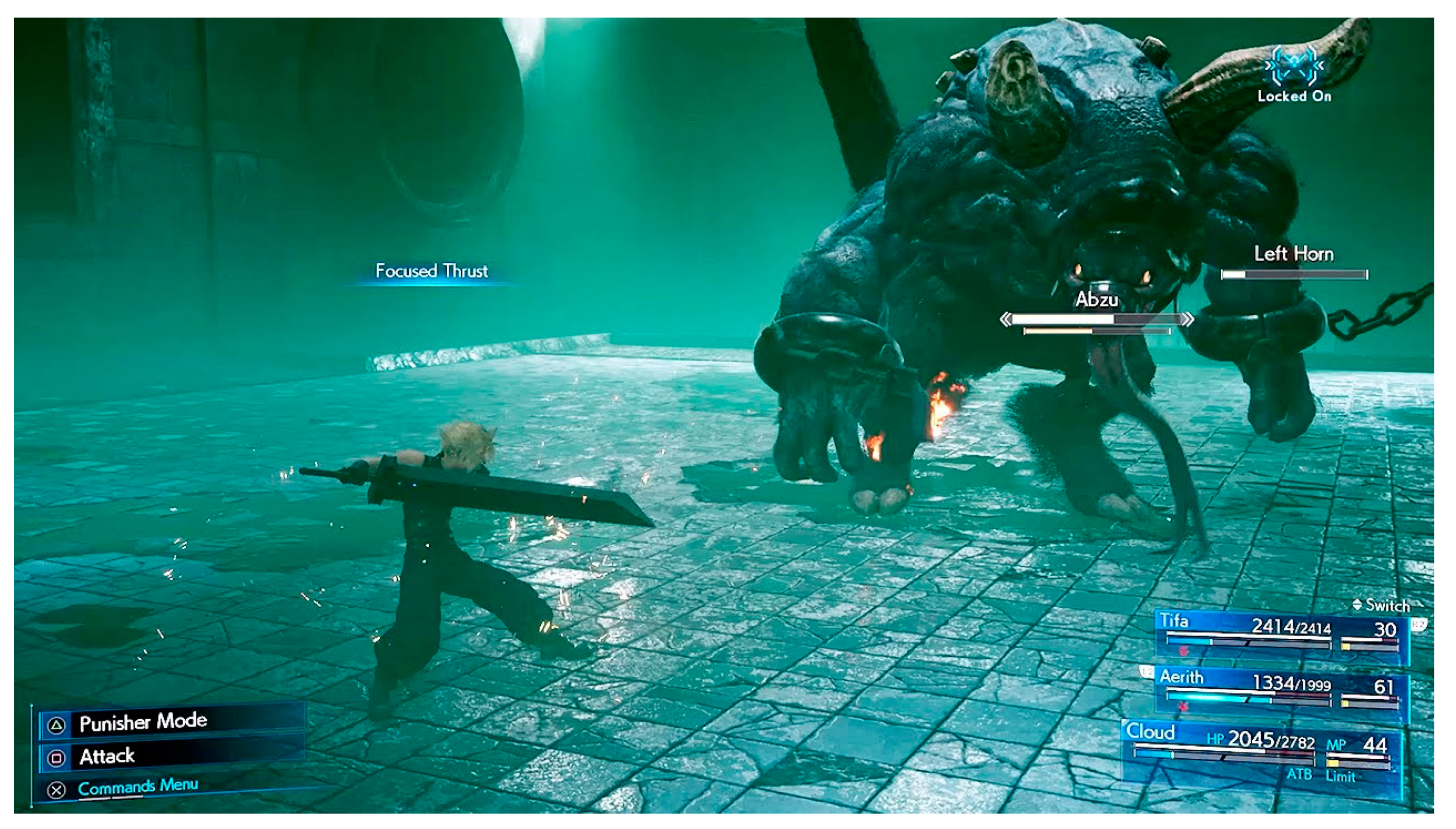Select Aerith's party status row

[1281, 692]
